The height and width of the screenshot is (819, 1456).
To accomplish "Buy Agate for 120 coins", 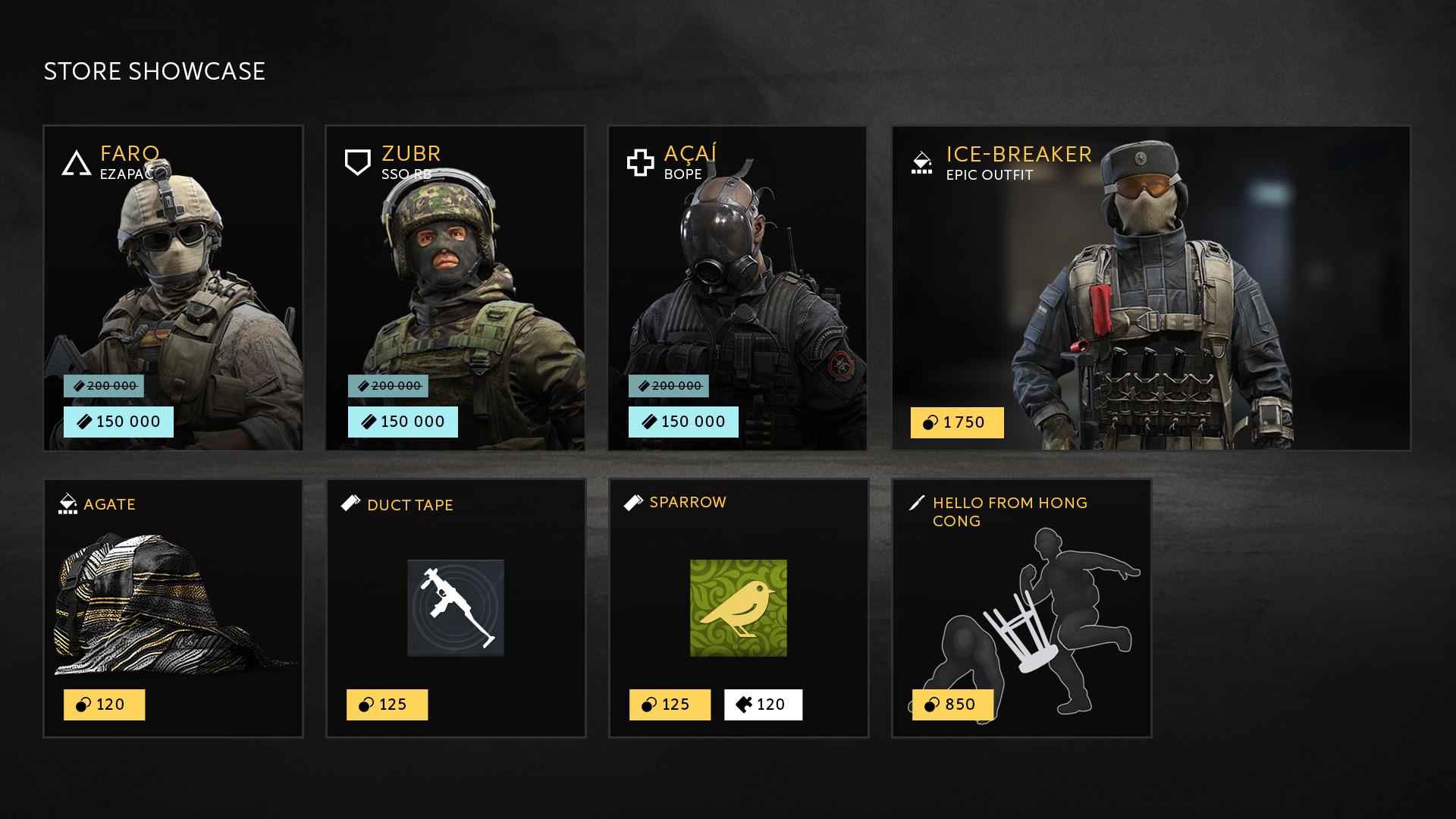I will tap(104, 704).
